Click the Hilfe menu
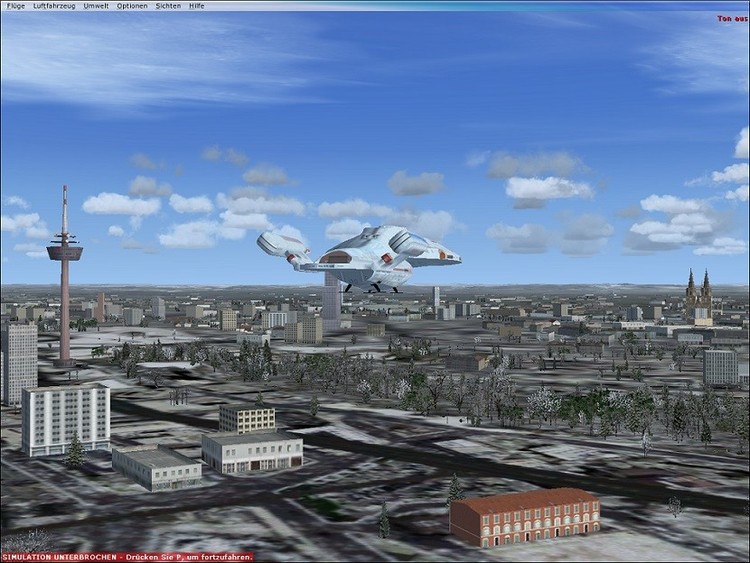 click(x=197, y=5)
